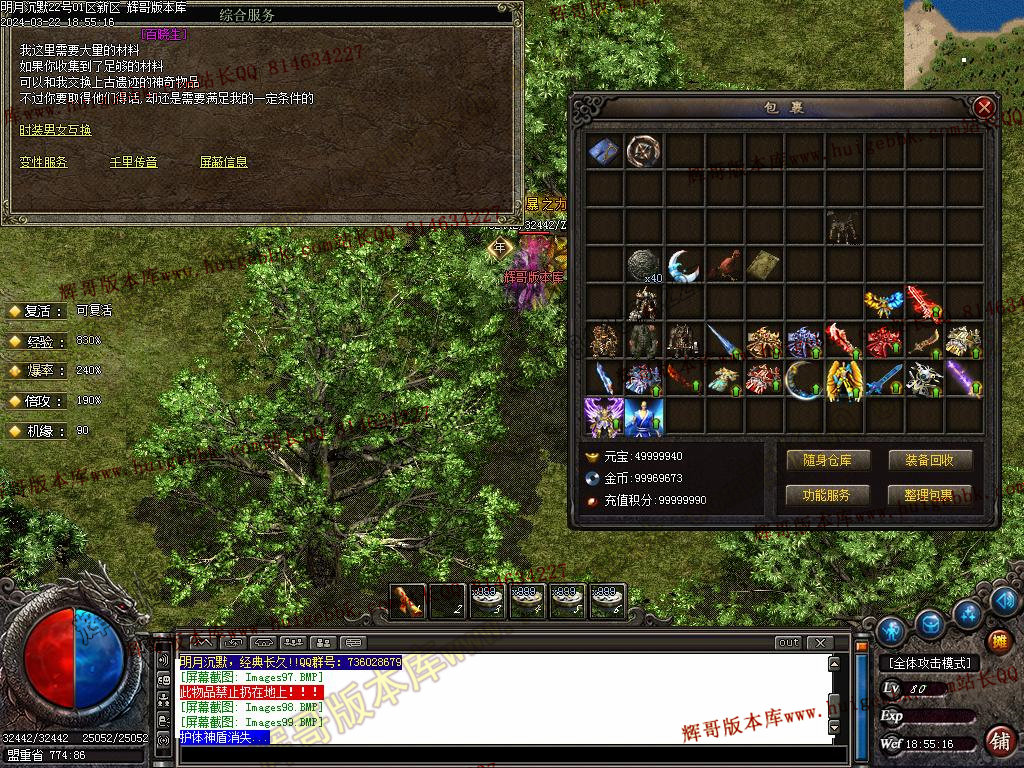Click the minimap in the corner
The width and height of the screenshot is (1024, 768).
[x=963, y=45]
